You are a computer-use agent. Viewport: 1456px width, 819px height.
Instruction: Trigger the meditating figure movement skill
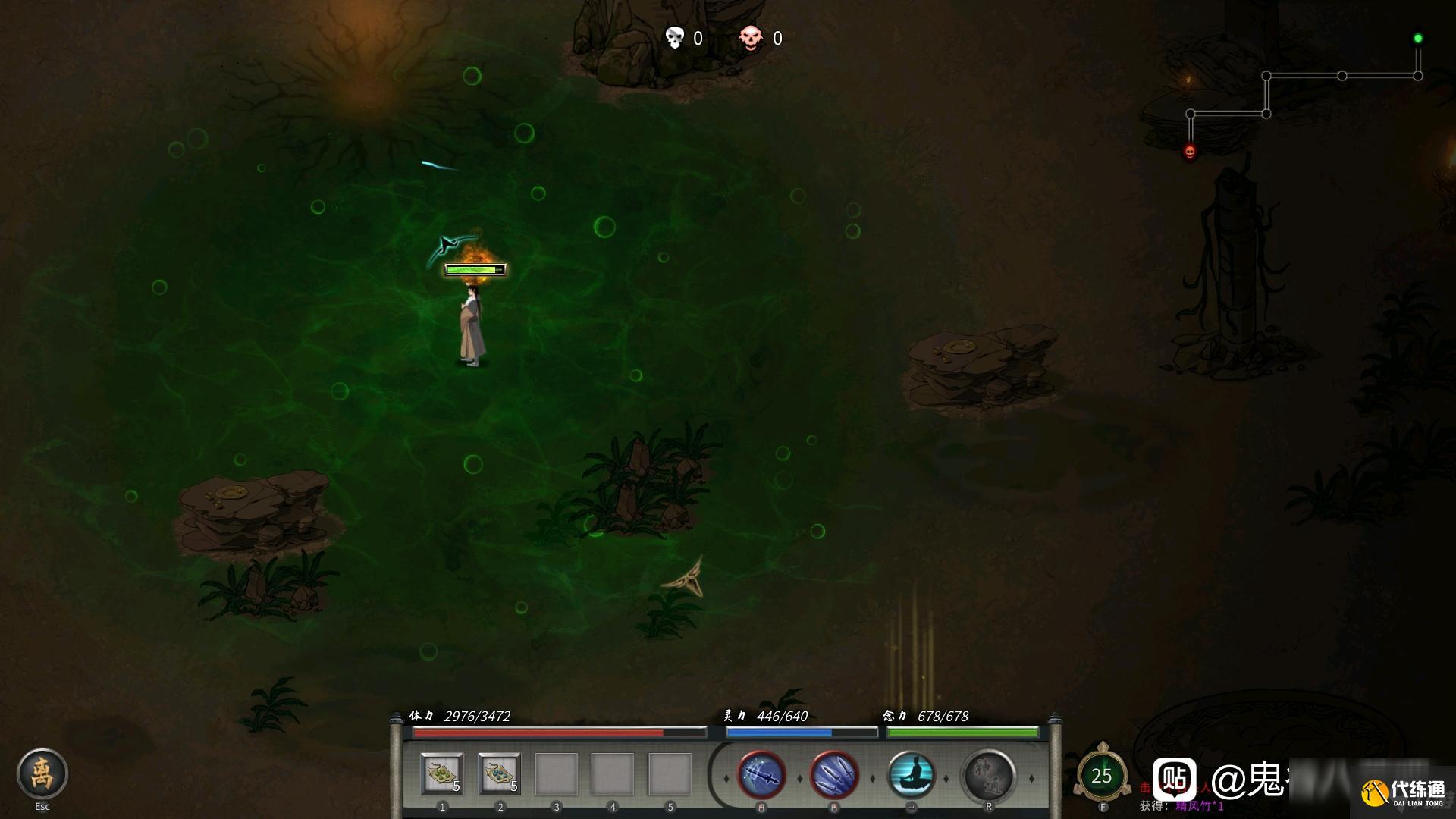(911, 776)
